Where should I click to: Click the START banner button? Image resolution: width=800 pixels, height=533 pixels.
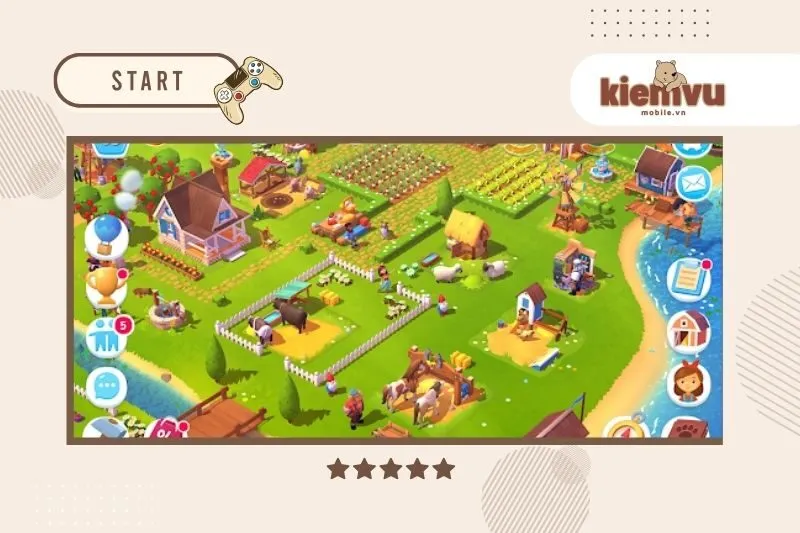(x=147, y=81)
